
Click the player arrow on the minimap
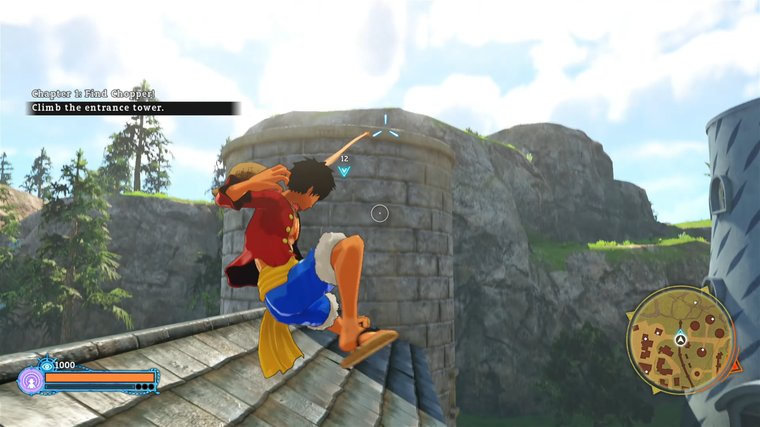(680, 340)
